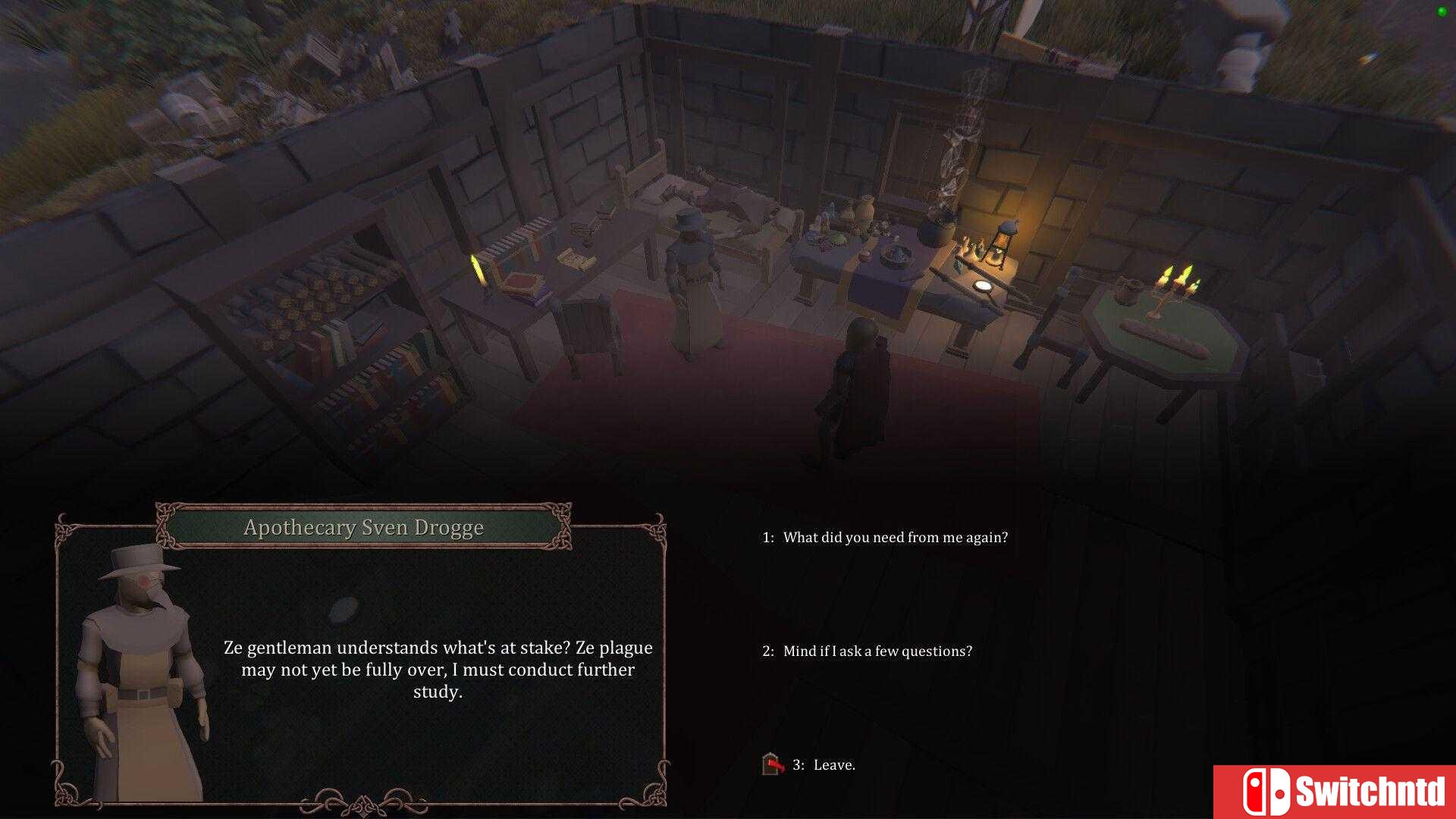Click the lit lantern on the apothecary table
This screenshot has height=819, width=1456.
point(1006,239)
